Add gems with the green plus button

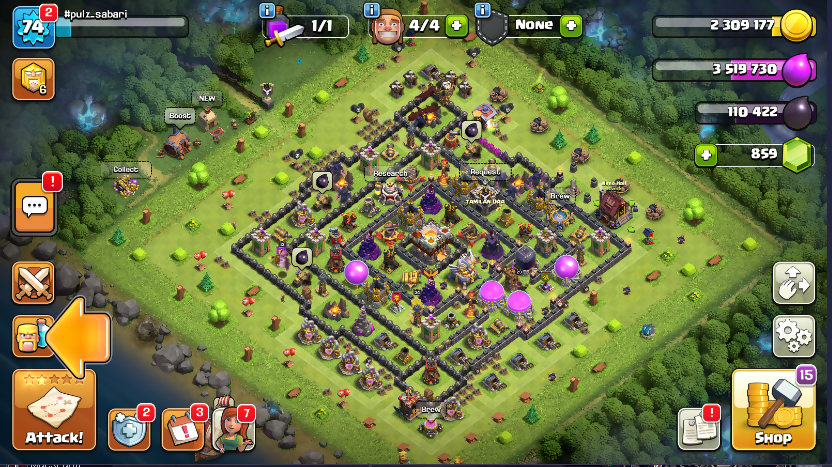tap(707, 155)
